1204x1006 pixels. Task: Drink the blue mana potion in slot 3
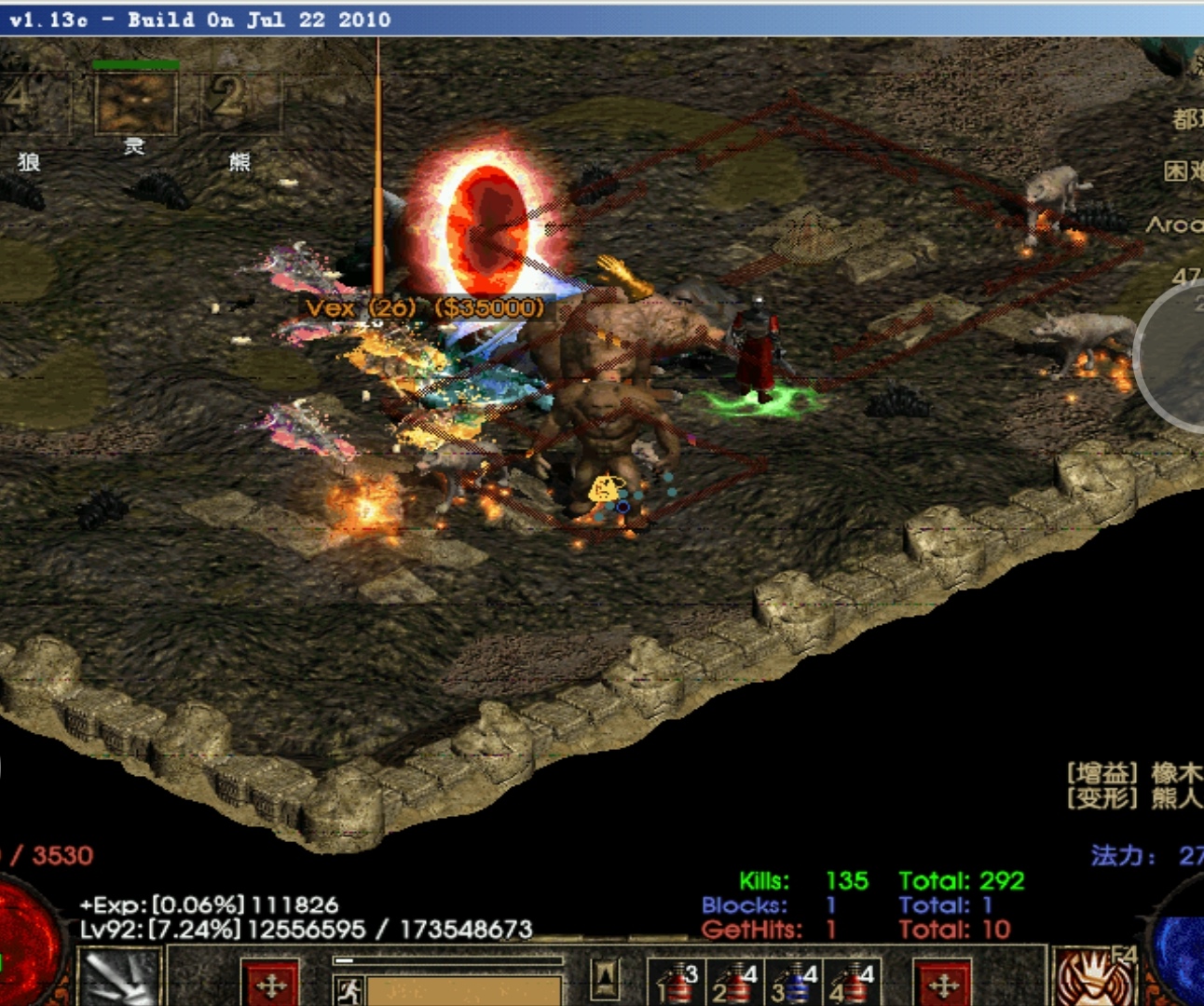793,985
